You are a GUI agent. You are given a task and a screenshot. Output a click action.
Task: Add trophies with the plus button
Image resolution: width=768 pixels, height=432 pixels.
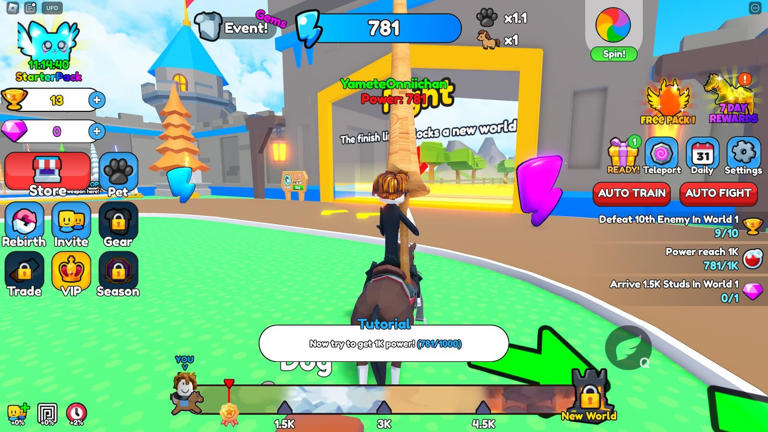pos(97,100)
